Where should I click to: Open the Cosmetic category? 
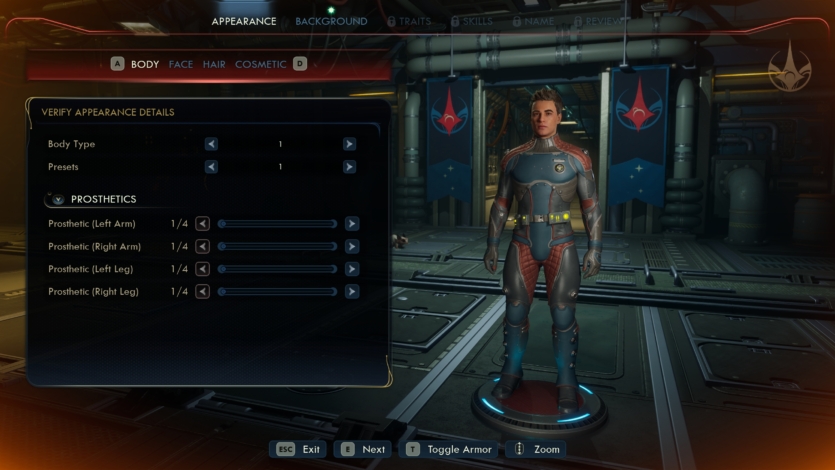260,64
